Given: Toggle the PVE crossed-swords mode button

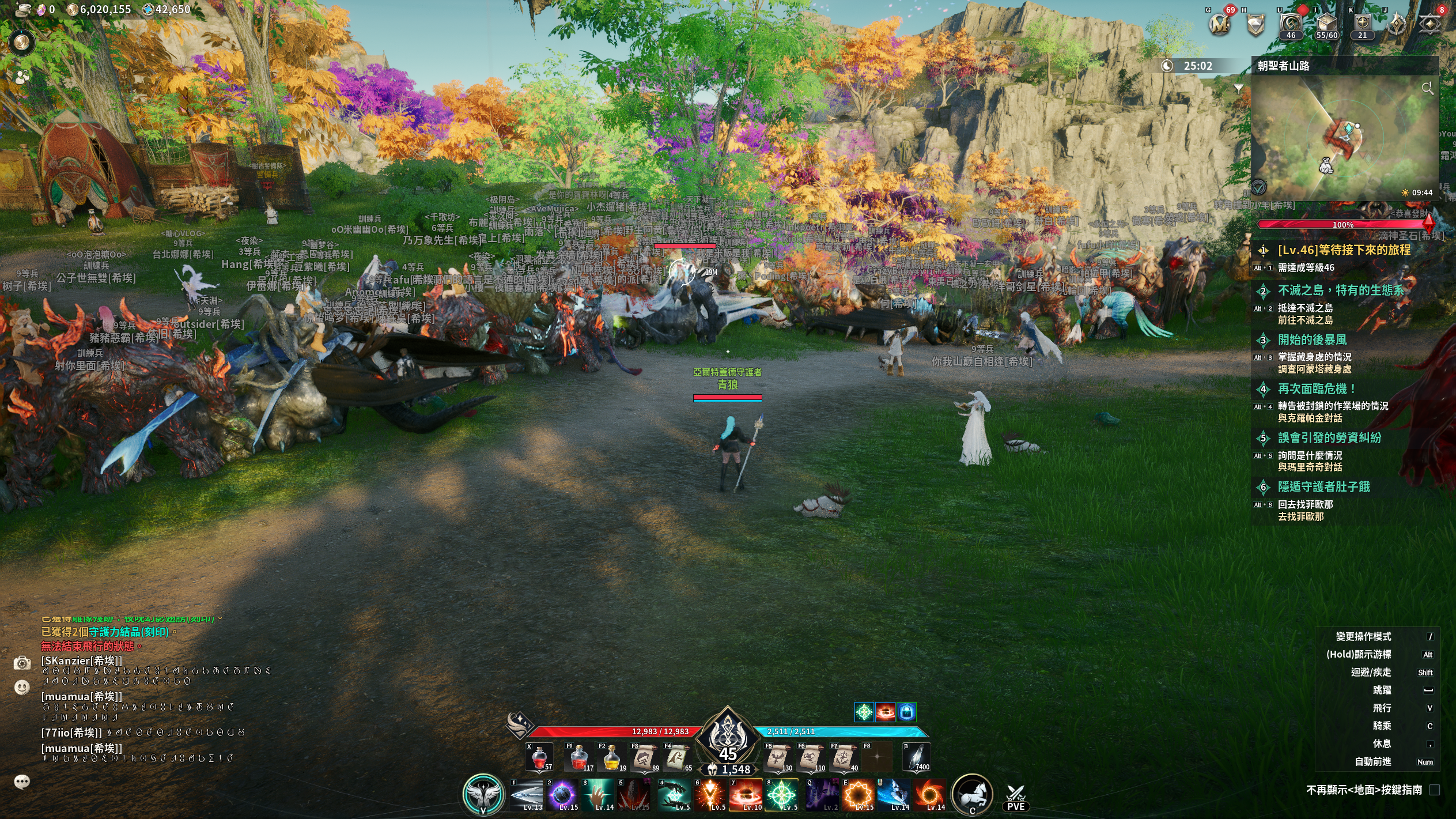Looking at the screenshot, I should pyautogui.click(x=1015, y=798).
